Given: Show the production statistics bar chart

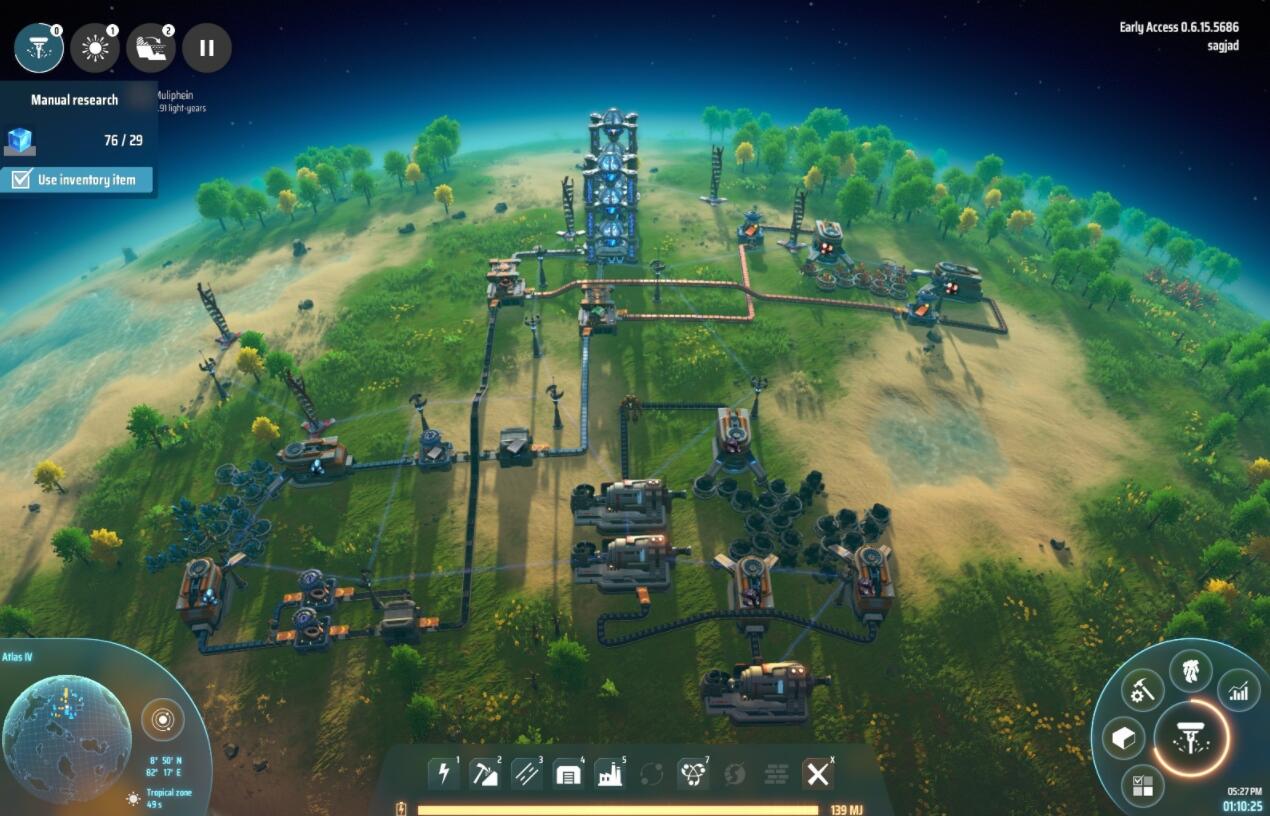Looking at the screenshot, I should (x=1238, y=690).
